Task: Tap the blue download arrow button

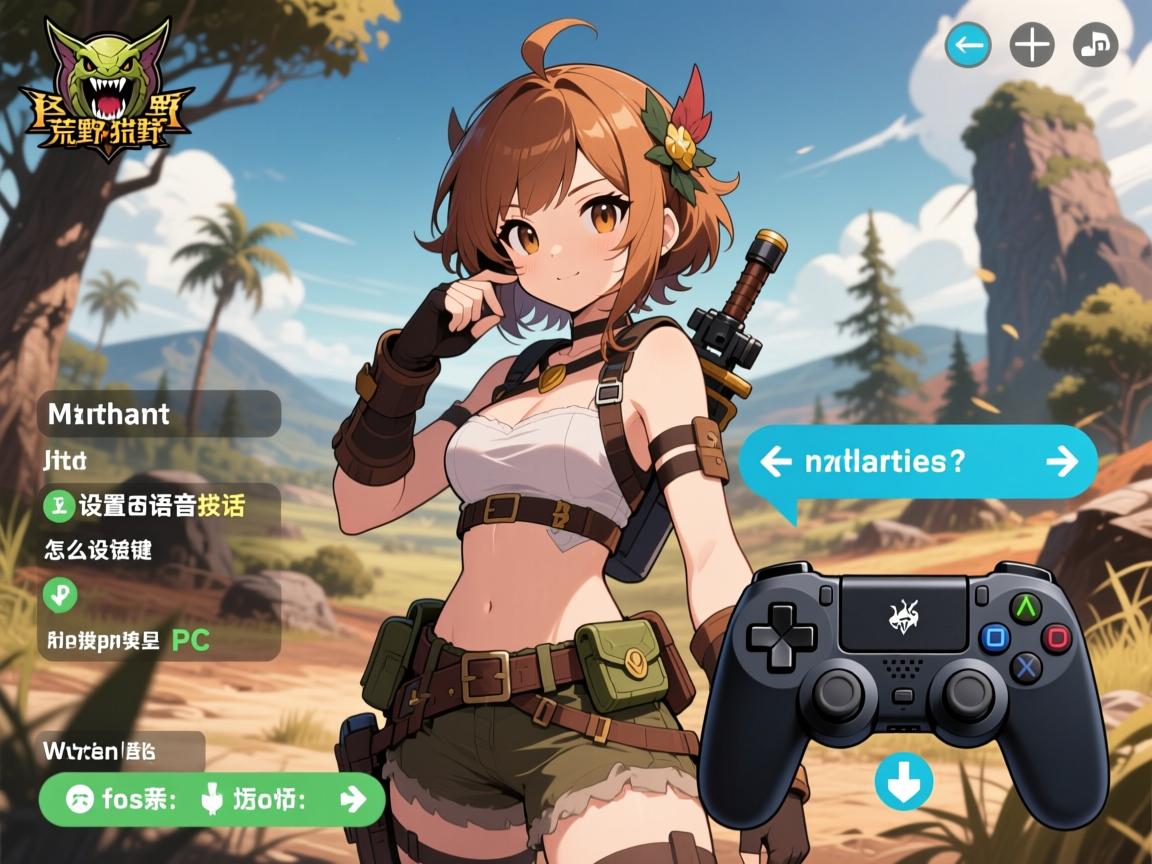Action: [903, 781]
